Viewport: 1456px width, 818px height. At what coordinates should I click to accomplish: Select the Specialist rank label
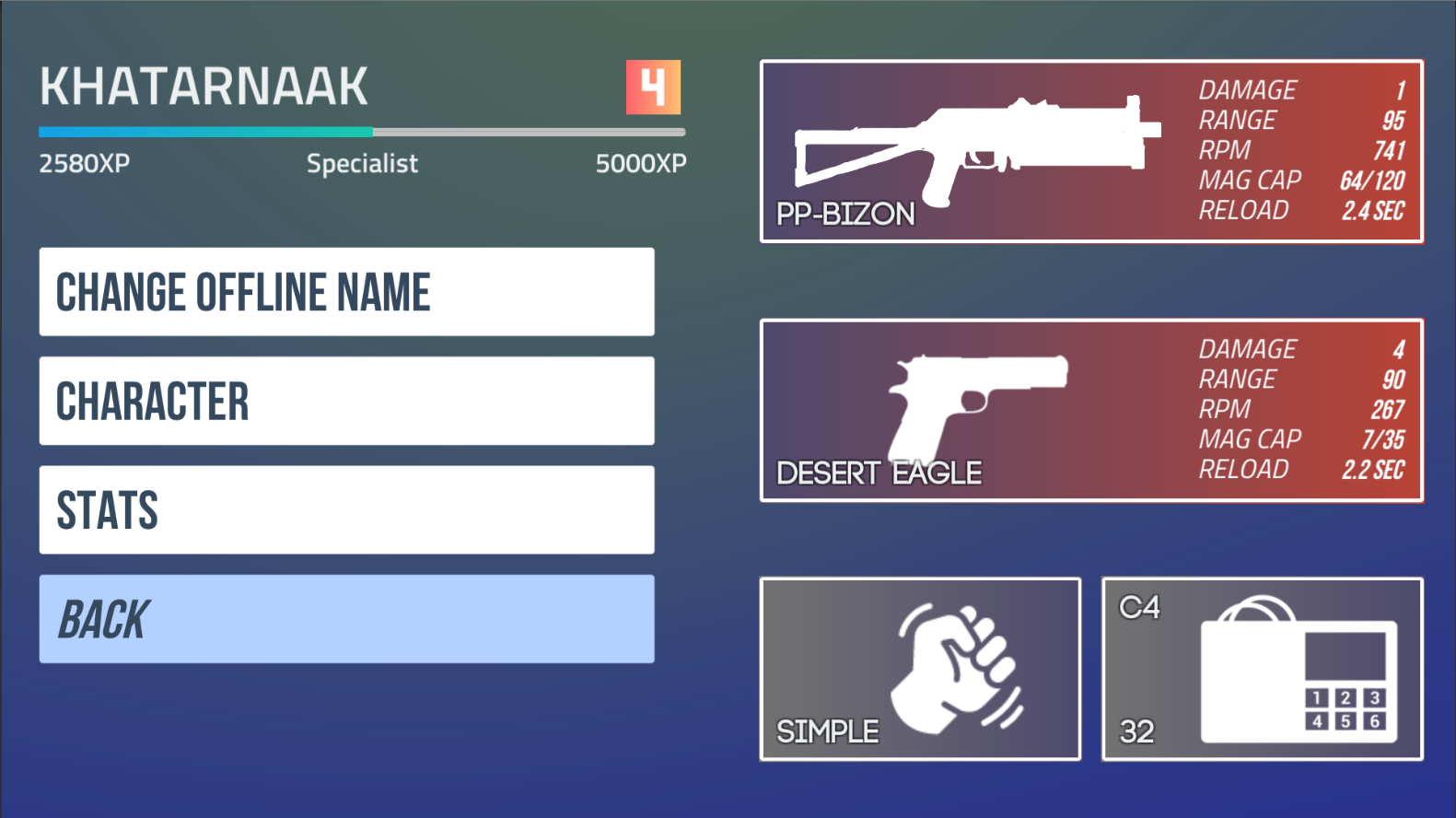point(362,163)
